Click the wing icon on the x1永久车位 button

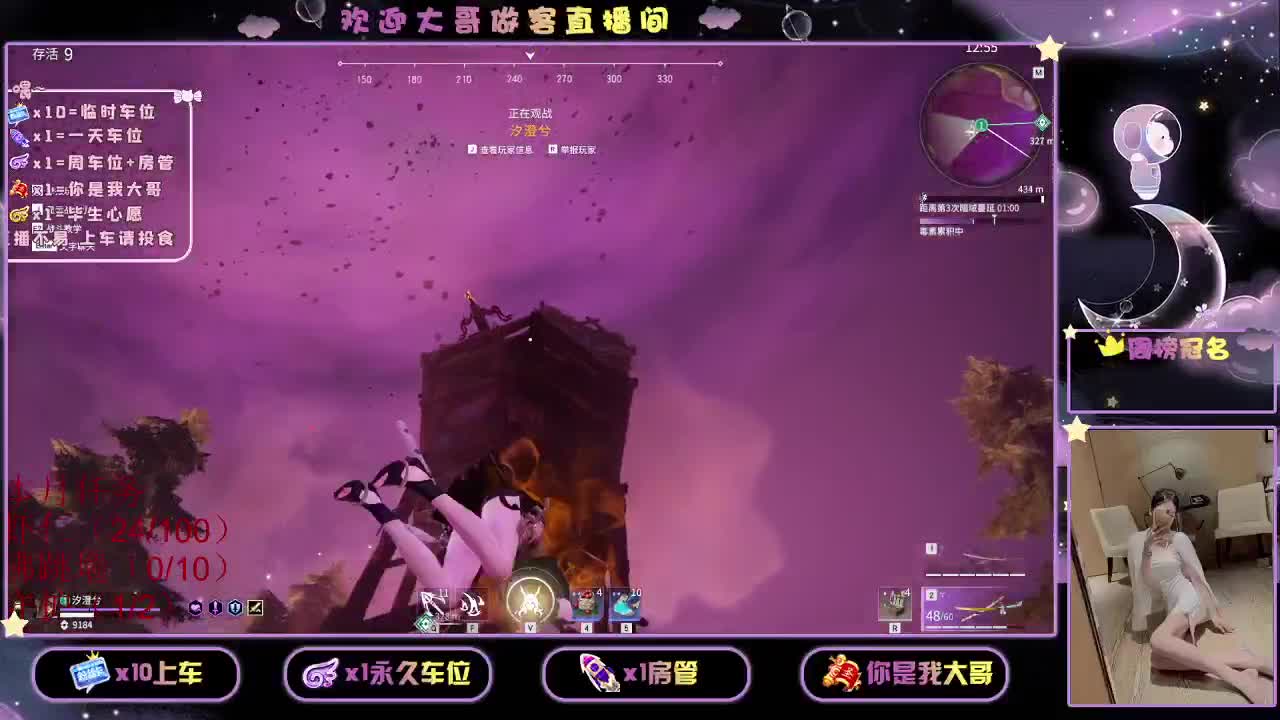pos(322,674)
